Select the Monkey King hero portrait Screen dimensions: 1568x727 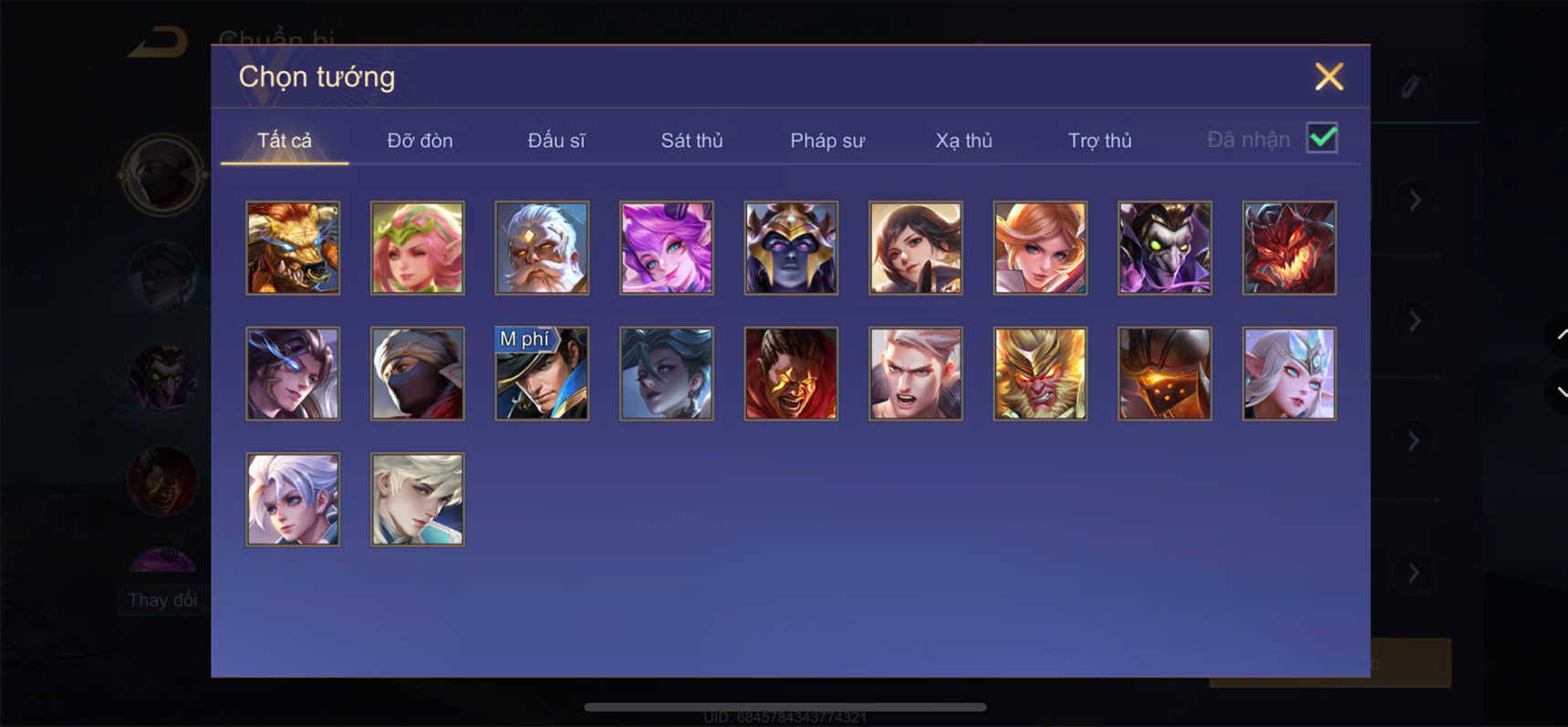point(1039,372)
